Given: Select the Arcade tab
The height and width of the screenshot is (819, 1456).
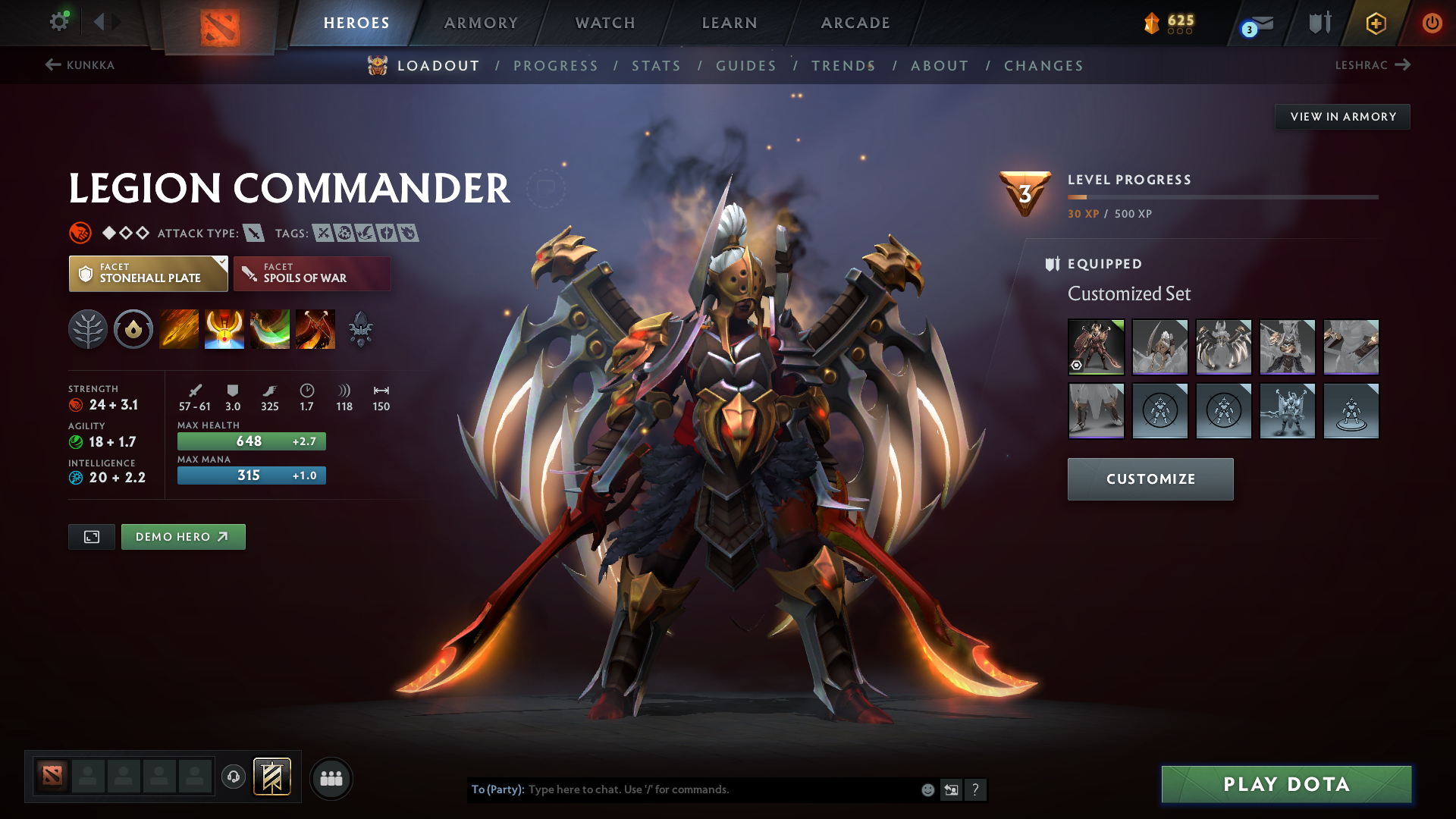Looking at the screenshot, I should point(855,23).
